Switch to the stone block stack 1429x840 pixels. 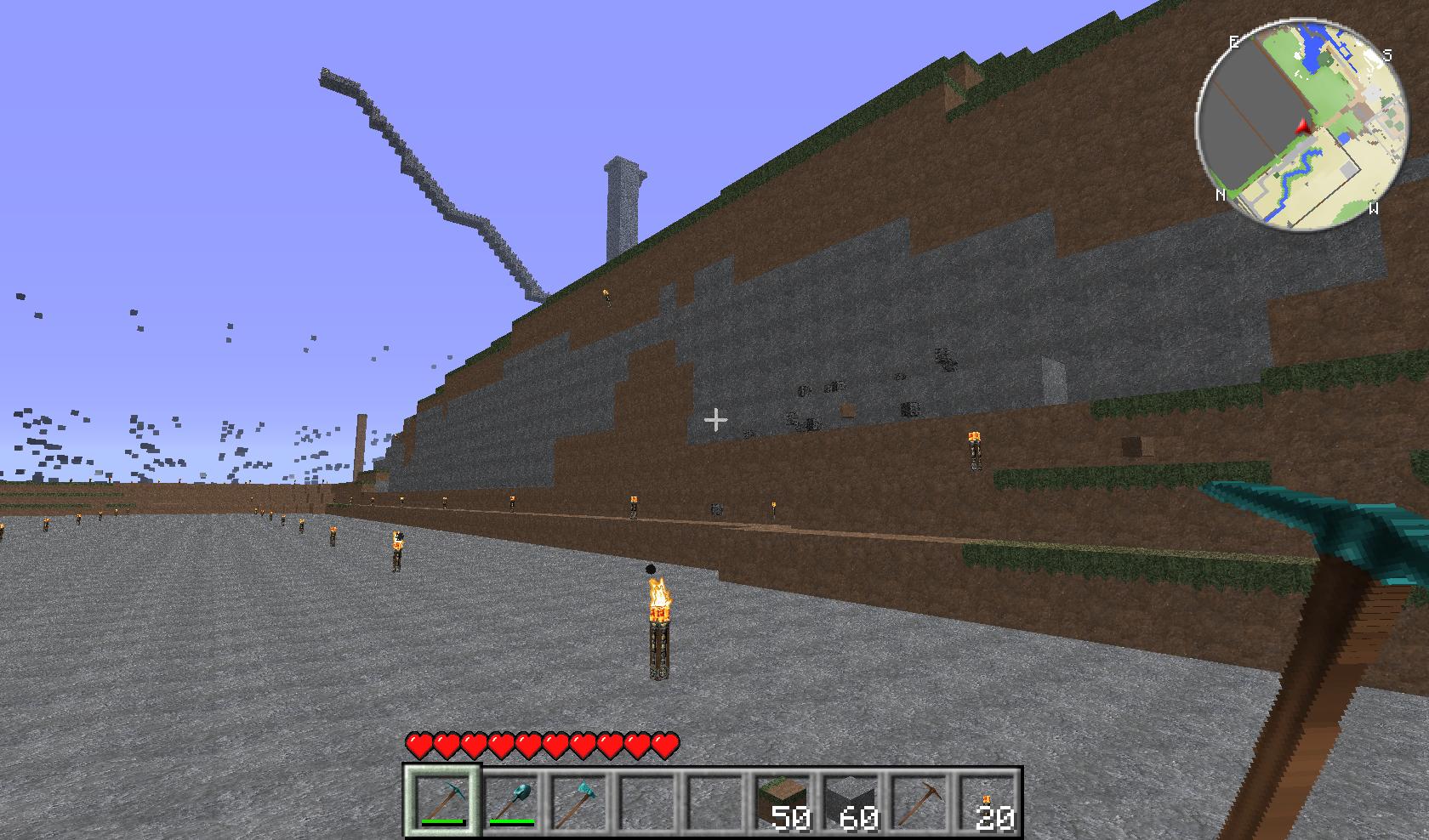(x=851, y=801)
